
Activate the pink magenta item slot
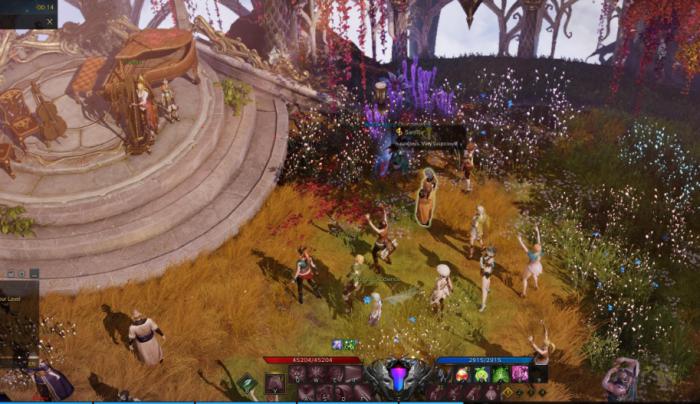(x=520, y=375)
